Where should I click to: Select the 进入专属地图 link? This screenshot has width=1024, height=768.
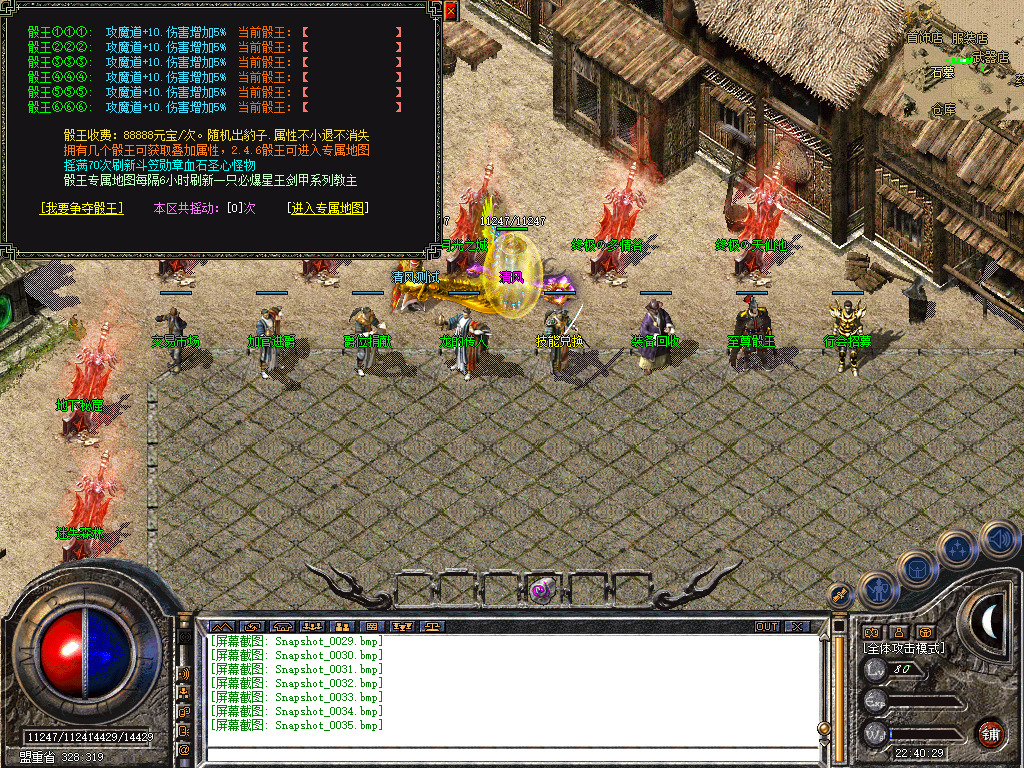(328, 208)
